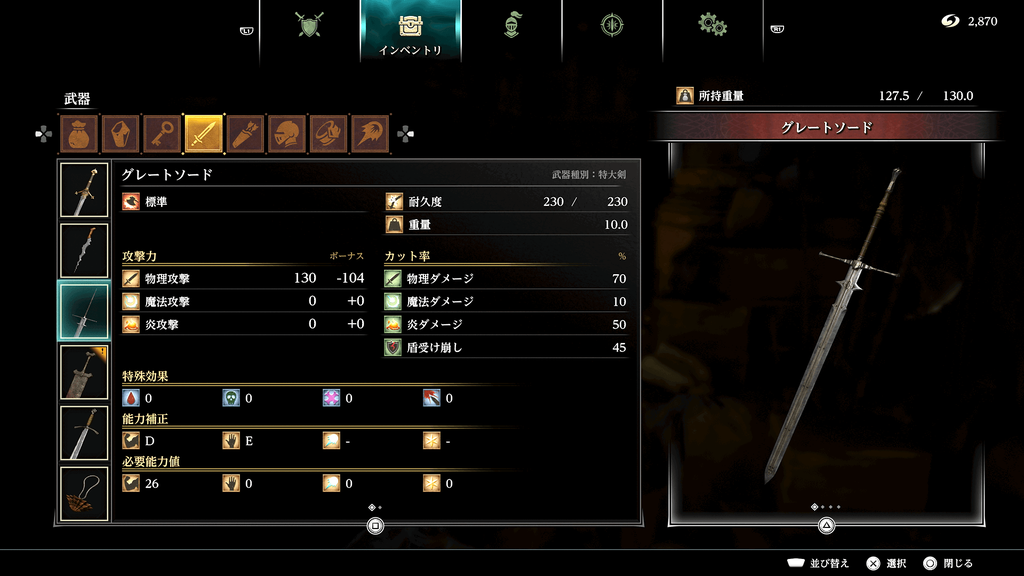Switch to the key items category
This screenshot has height=576, width=1024.
tap(161, 134)
